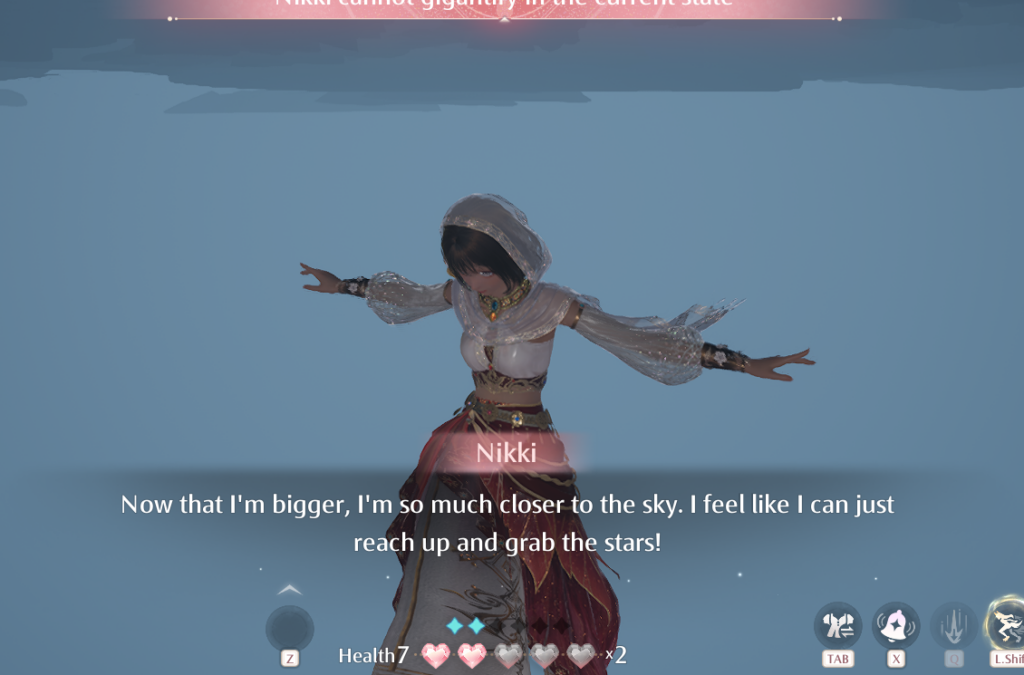Screen dimensions: 1024x675
Task: Tap the empty round ability slot
Action: coord(290,629)
